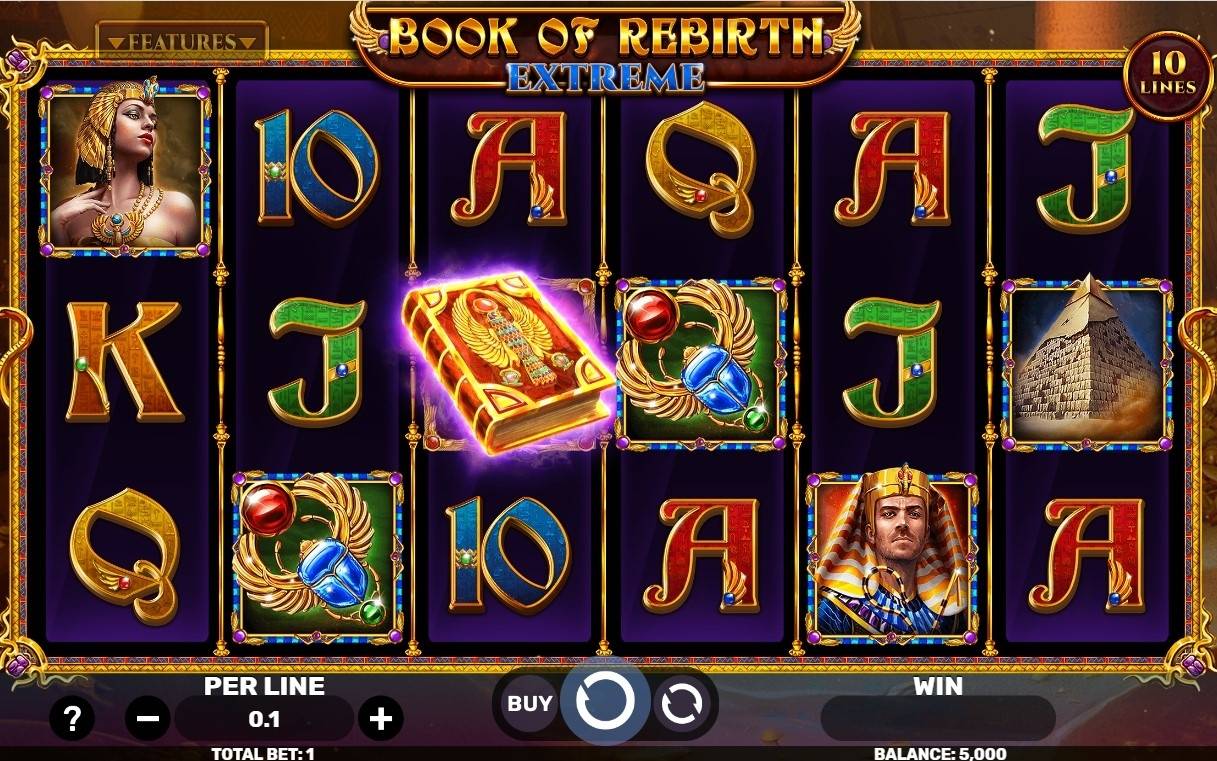Increase the per line bet

pos(380,718)
